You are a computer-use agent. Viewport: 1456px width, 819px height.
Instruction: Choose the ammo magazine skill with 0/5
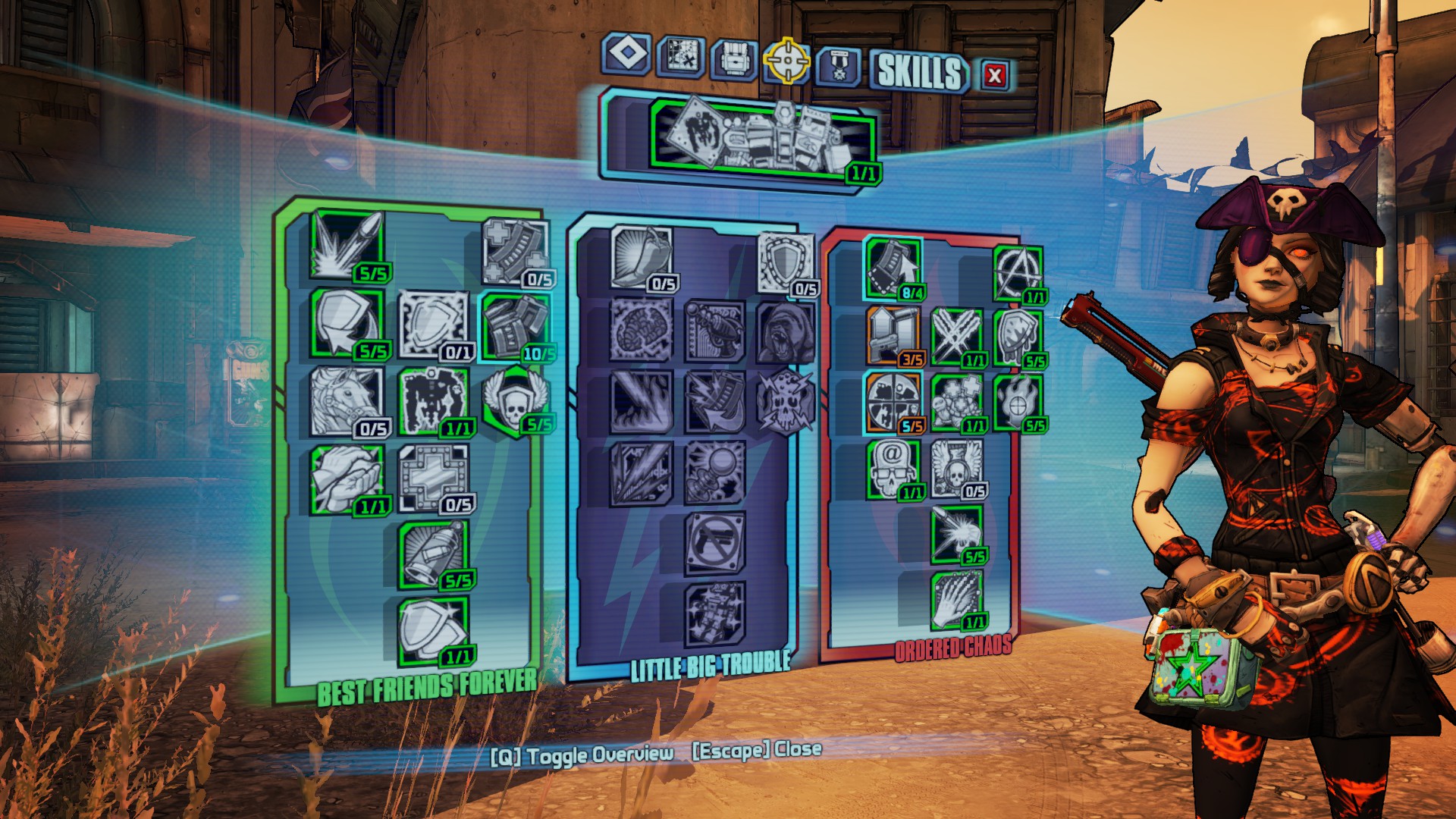click(x=515, y=252)
